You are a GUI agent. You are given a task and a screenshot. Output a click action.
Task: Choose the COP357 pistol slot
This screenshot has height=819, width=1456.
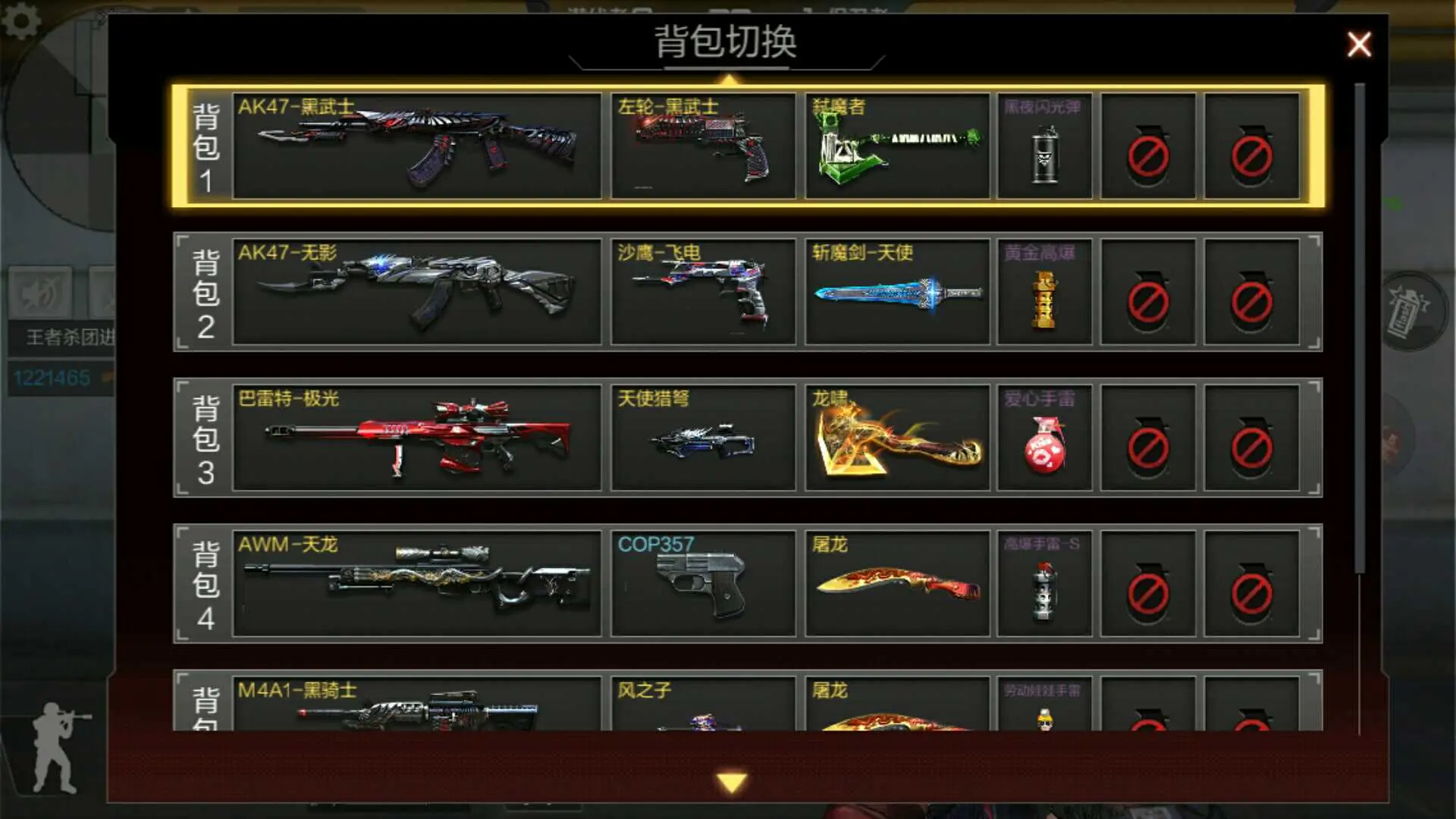[703, 584]
